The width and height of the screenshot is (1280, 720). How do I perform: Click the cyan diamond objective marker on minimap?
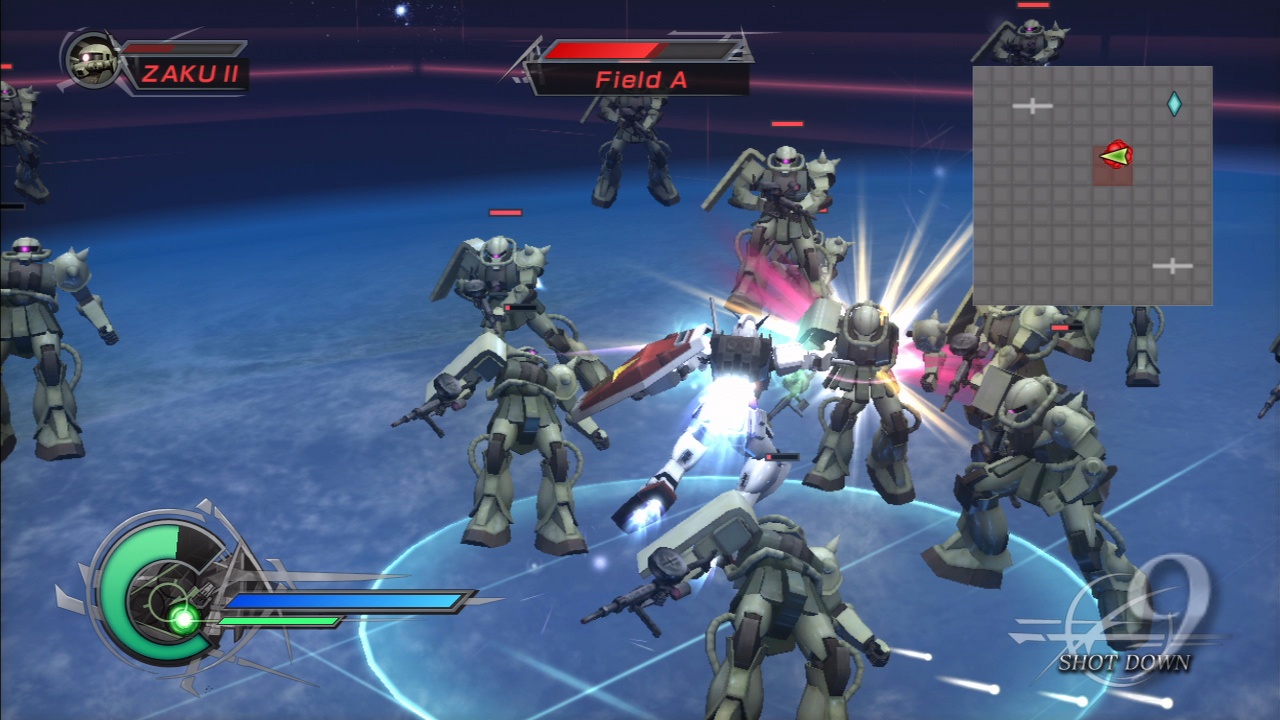pos(1176,103)
